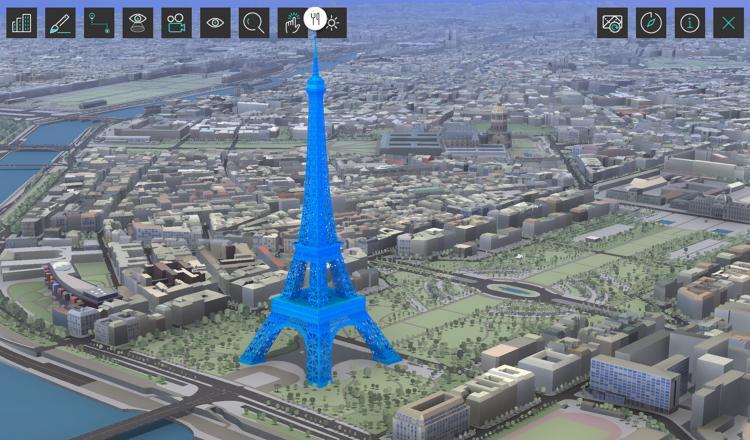Open the magnifying glass search
The width and height of the screenshot is (750, 440).
coord(254,23)
